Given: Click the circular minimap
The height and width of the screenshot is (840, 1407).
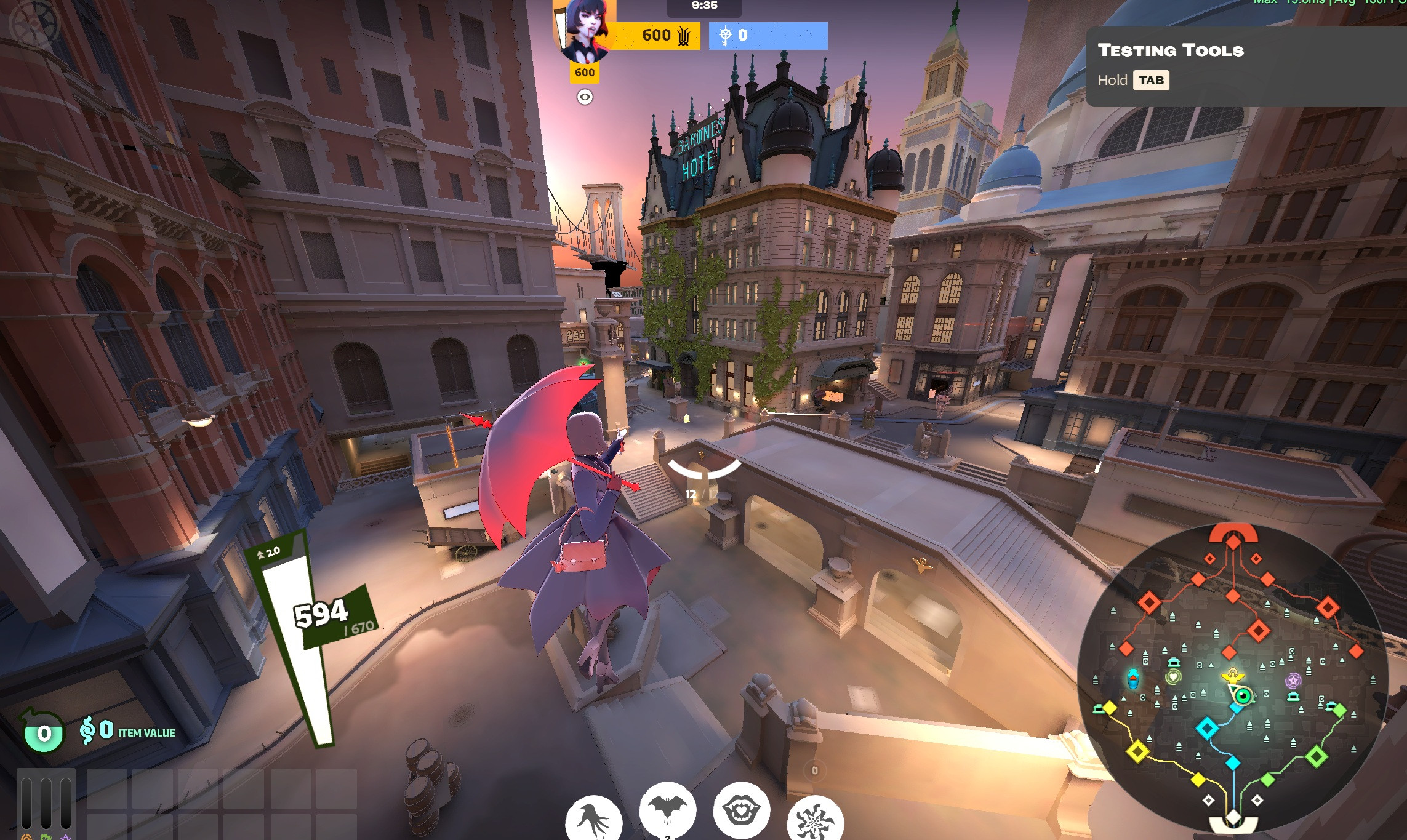Looking at the screenshot, I should (1233, 676).
